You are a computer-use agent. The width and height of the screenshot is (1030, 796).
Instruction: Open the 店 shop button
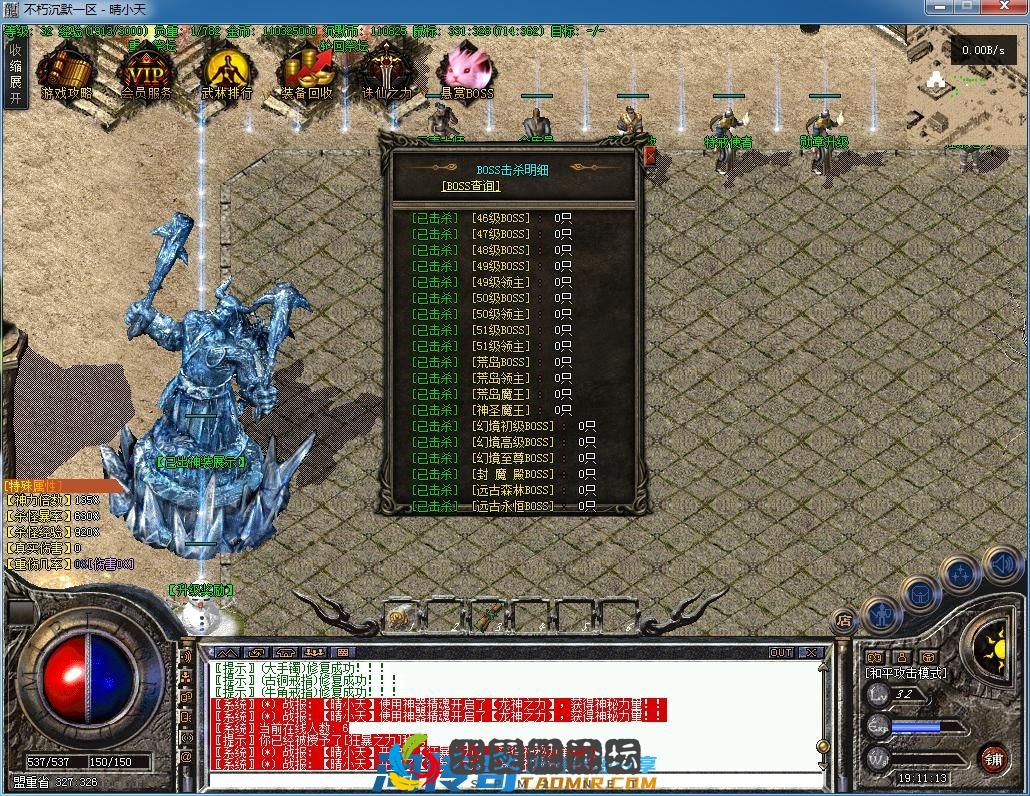[x=845, y=620]
